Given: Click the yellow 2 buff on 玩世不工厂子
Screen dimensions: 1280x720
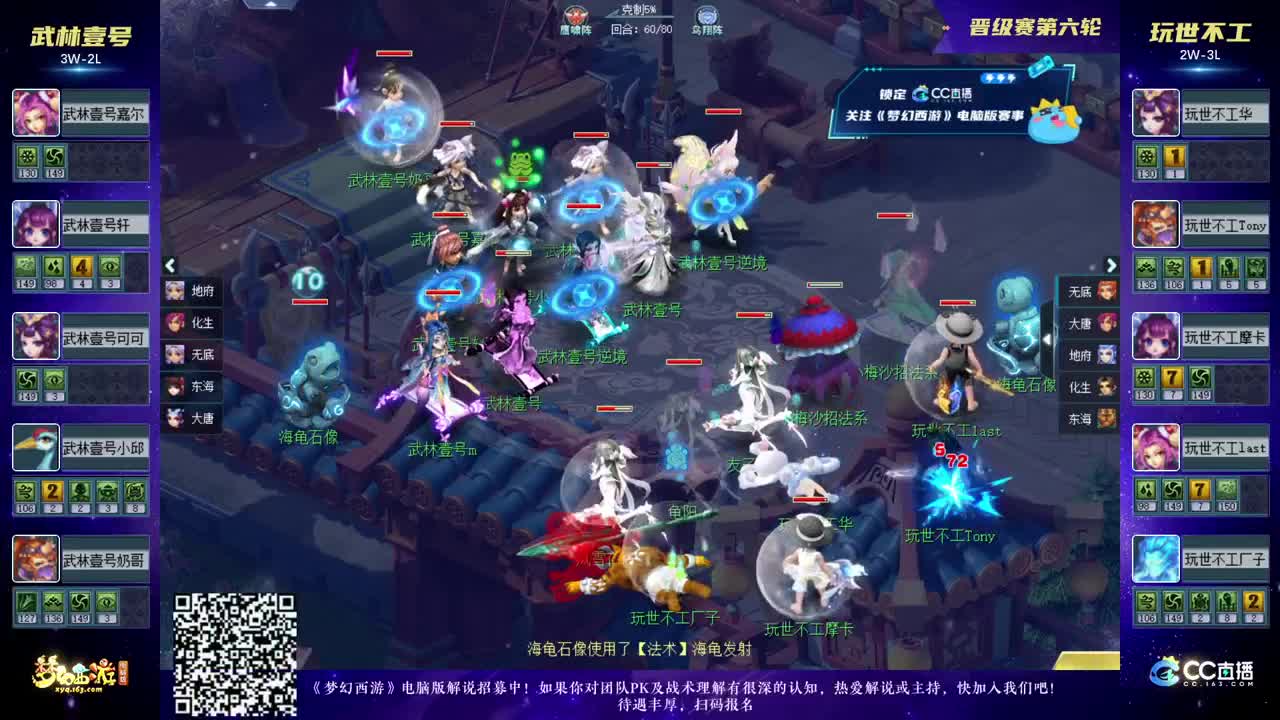Looking at the screenshot, I should [1253, 602].
